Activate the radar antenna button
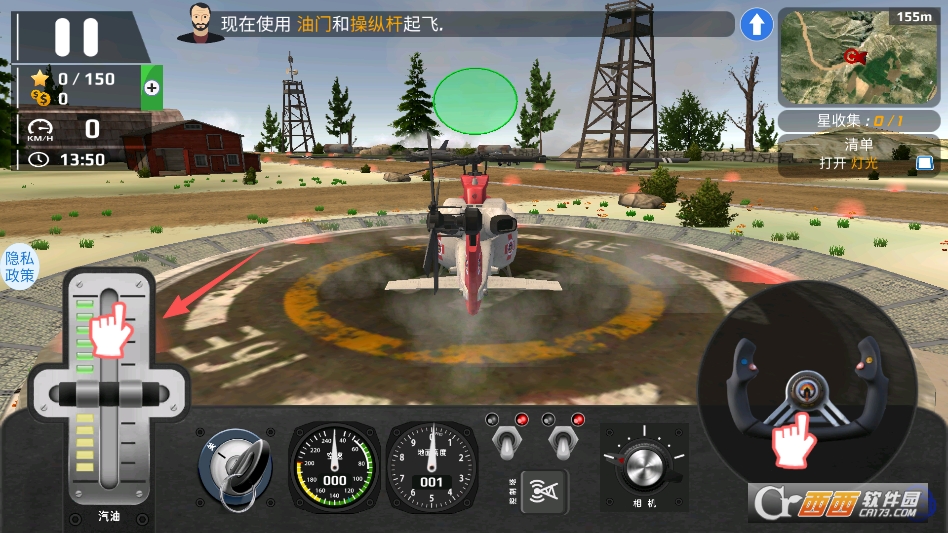 543,490
